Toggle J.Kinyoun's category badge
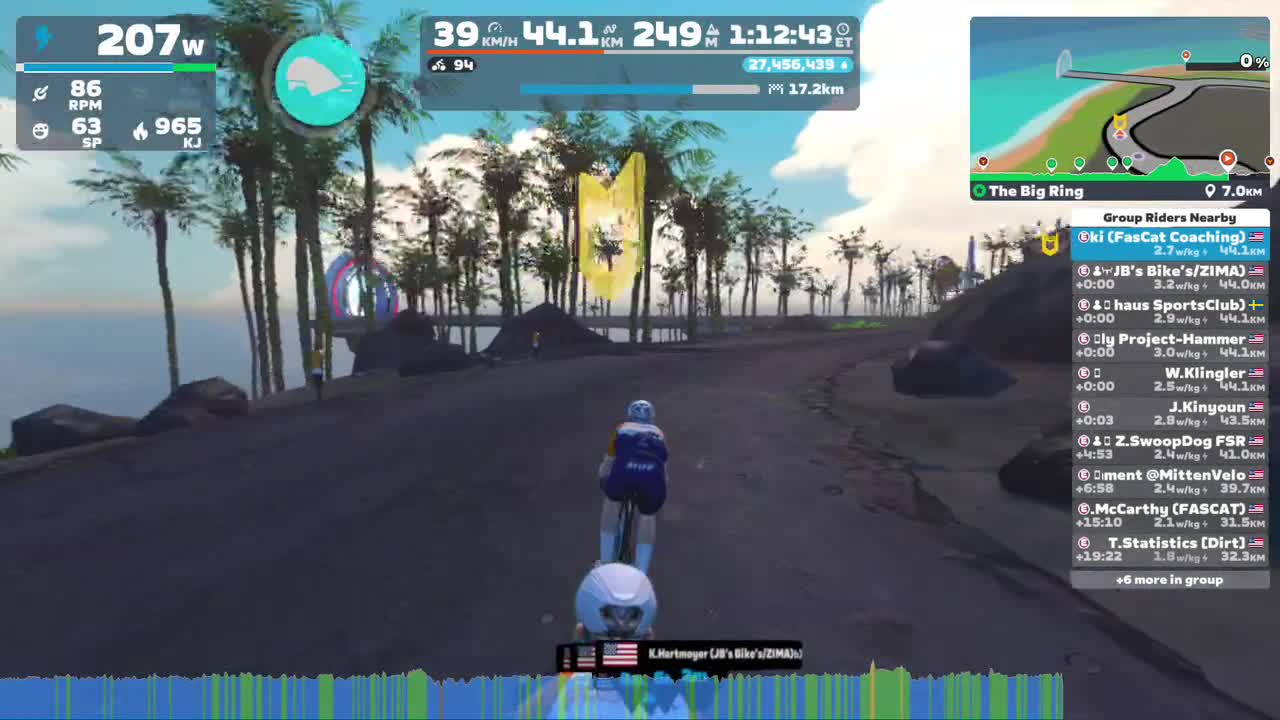Viewport: 1280px width, 720px height. click(1083, 407)
